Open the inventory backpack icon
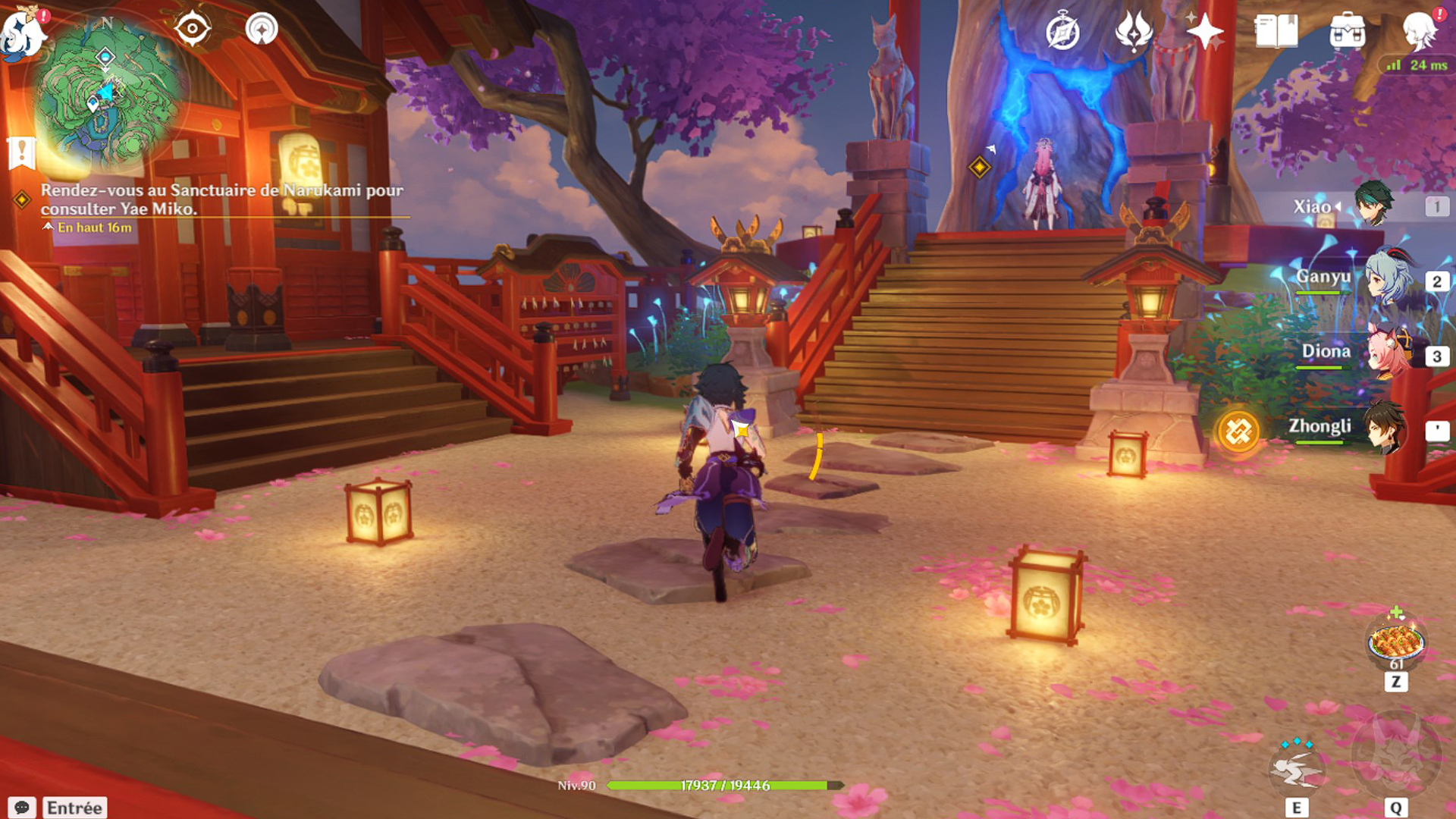Screen dimensions: 1456x819 click(1348, 32)
